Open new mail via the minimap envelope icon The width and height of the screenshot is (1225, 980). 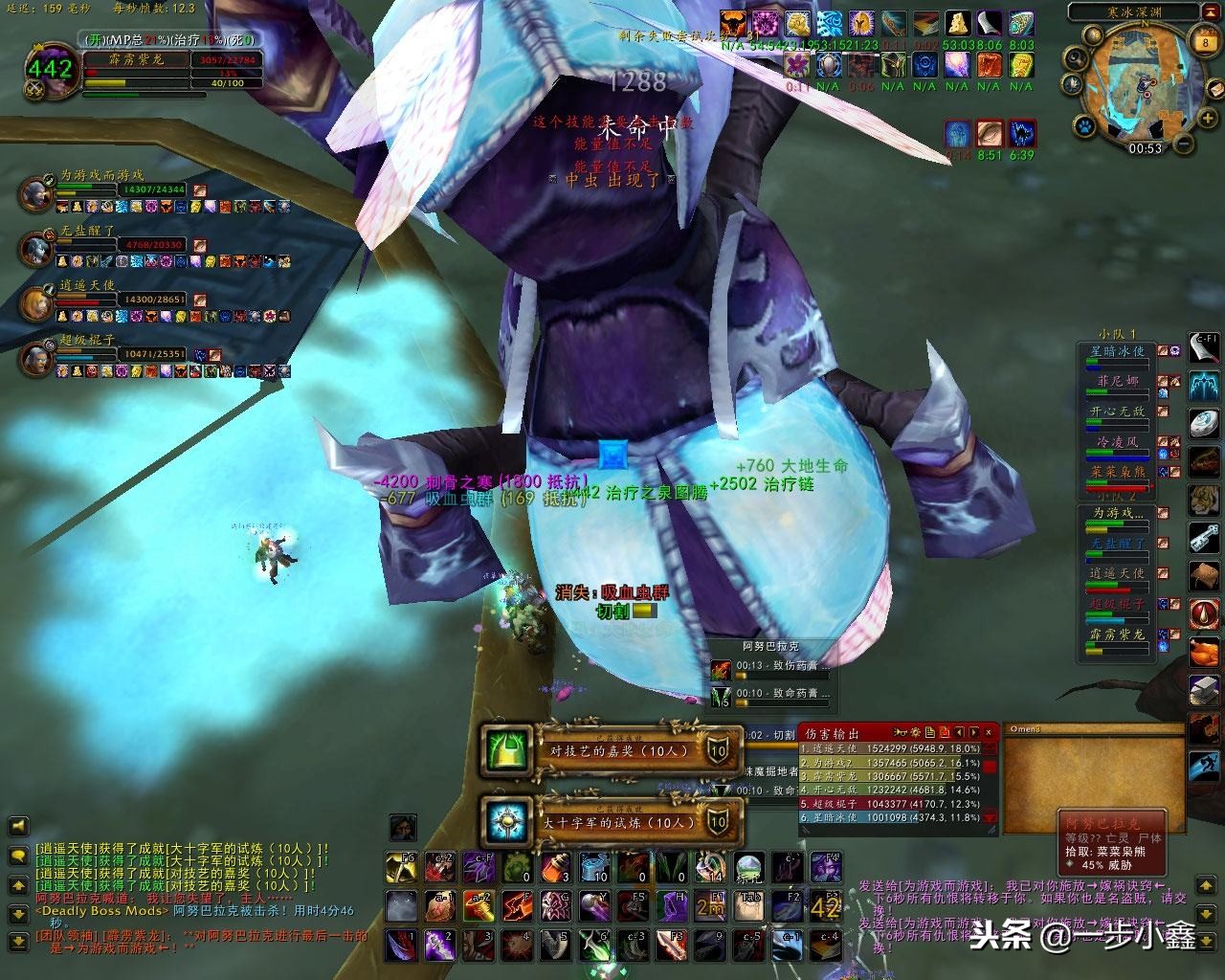click(x=1215, y=88)
